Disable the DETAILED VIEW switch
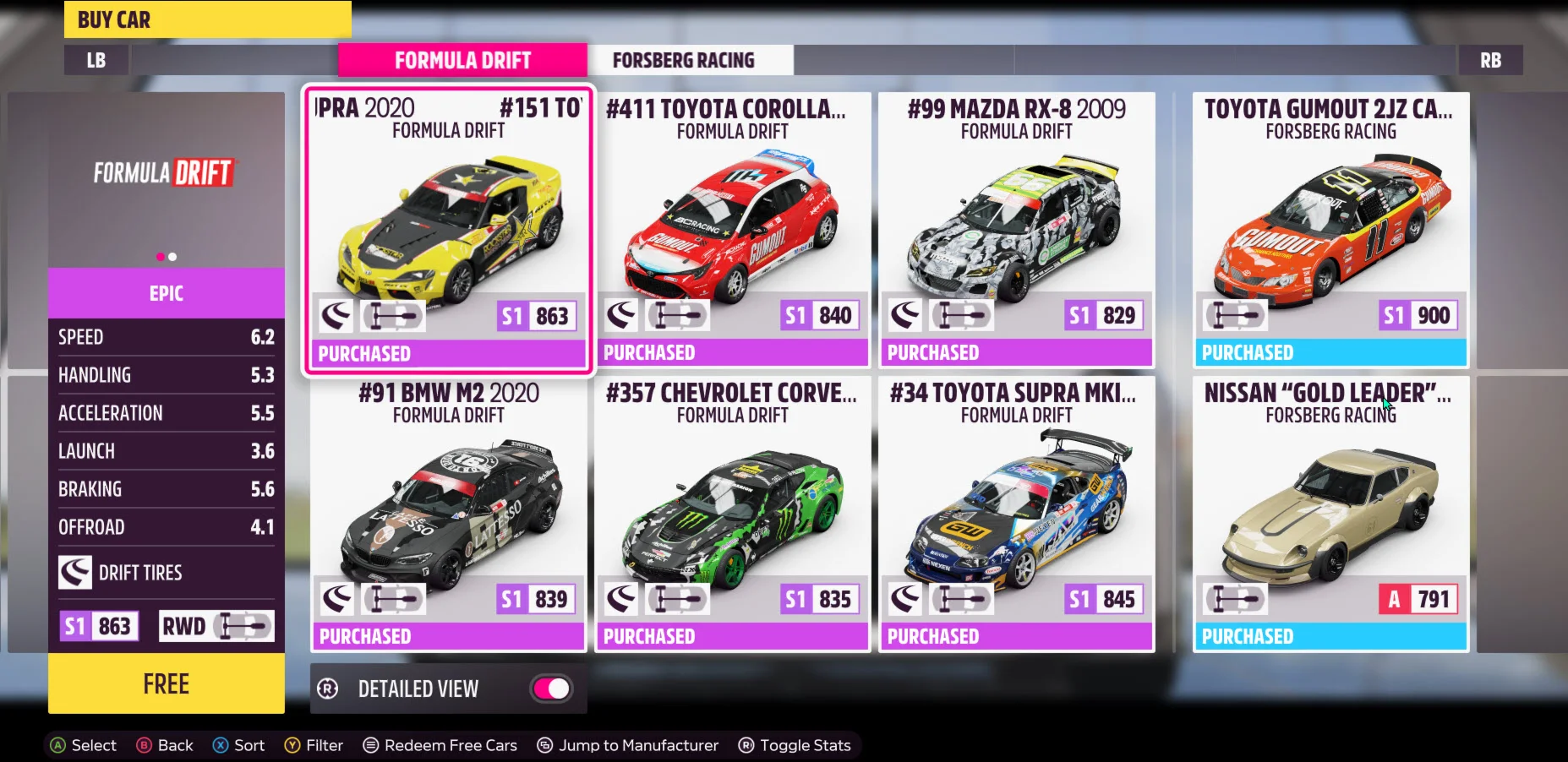 point(550,689)
